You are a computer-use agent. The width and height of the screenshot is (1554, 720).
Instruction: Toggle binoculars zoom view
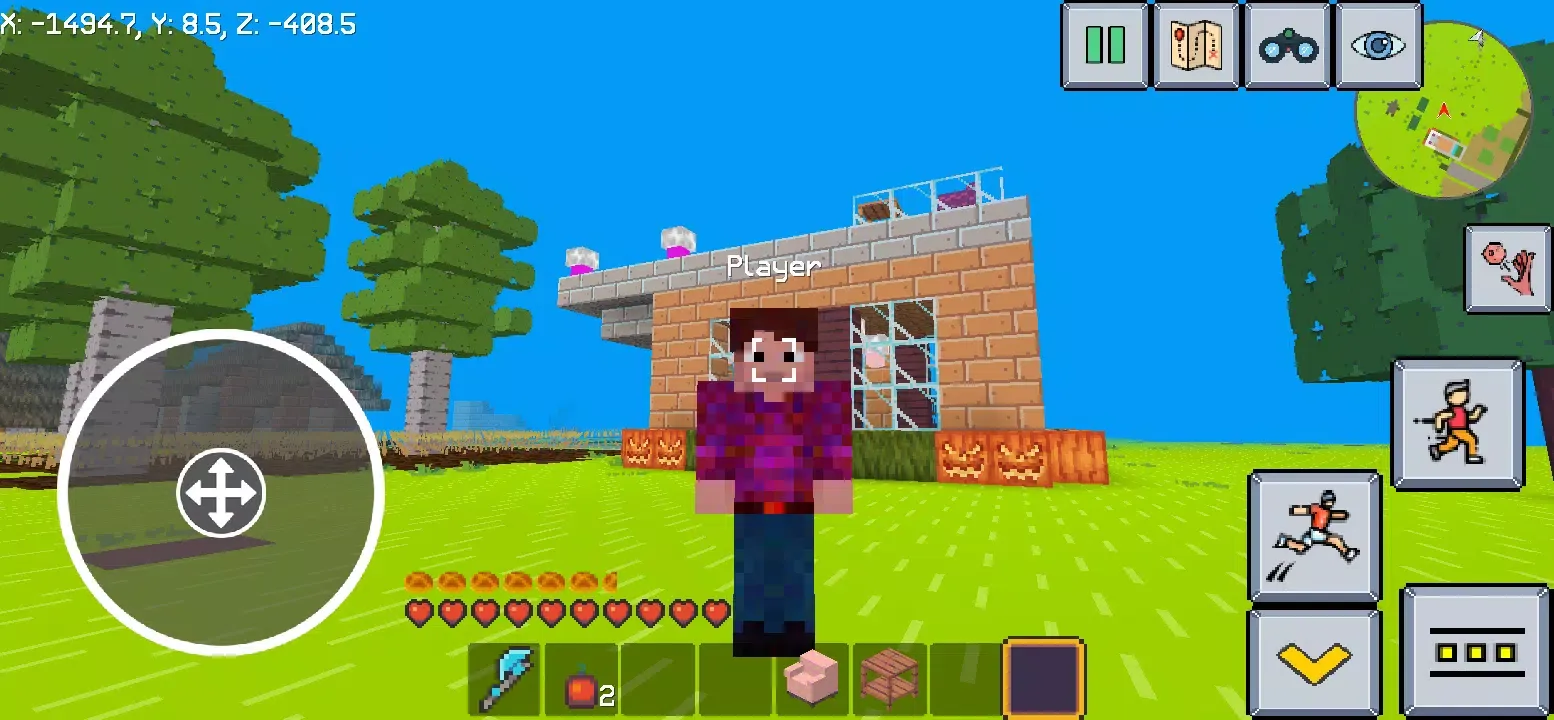tap(1287, 47)
